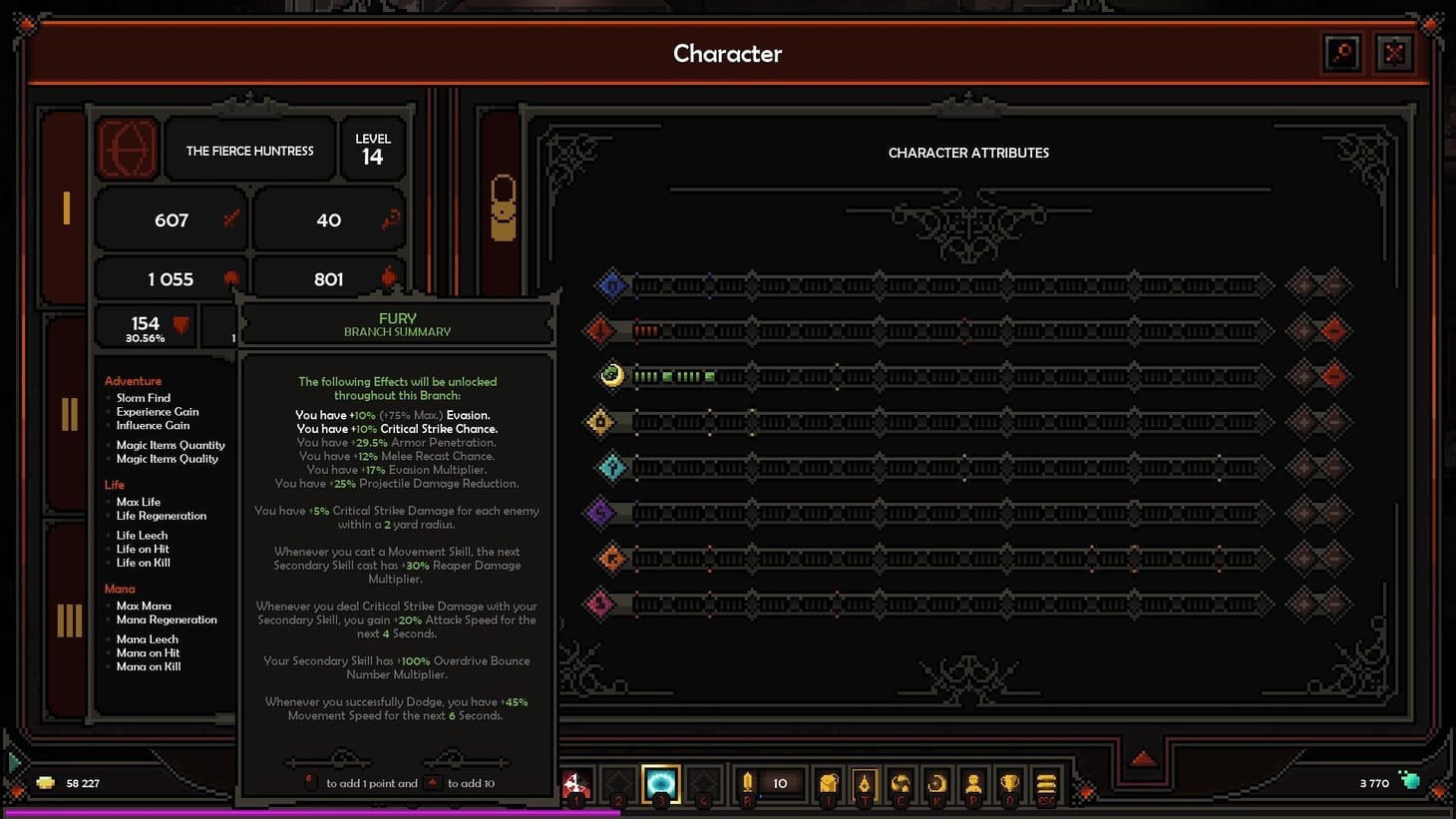Image resolution: width=1456 pixels, height=819 pixels.
Task: Select the Slorm Find attribute
Action: point(143,397)
